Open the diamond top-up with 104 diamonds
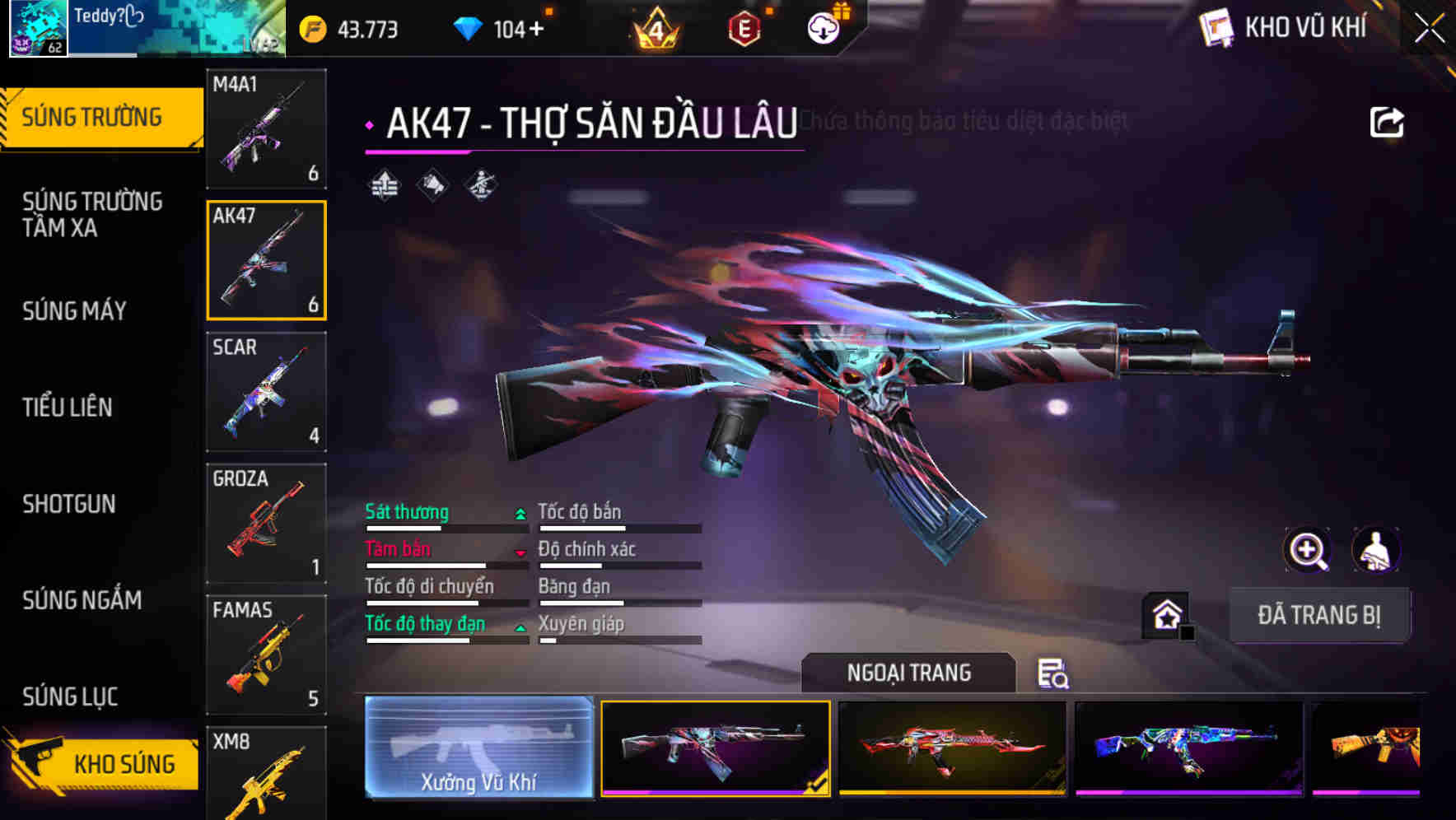 click(x=502, y=27)
